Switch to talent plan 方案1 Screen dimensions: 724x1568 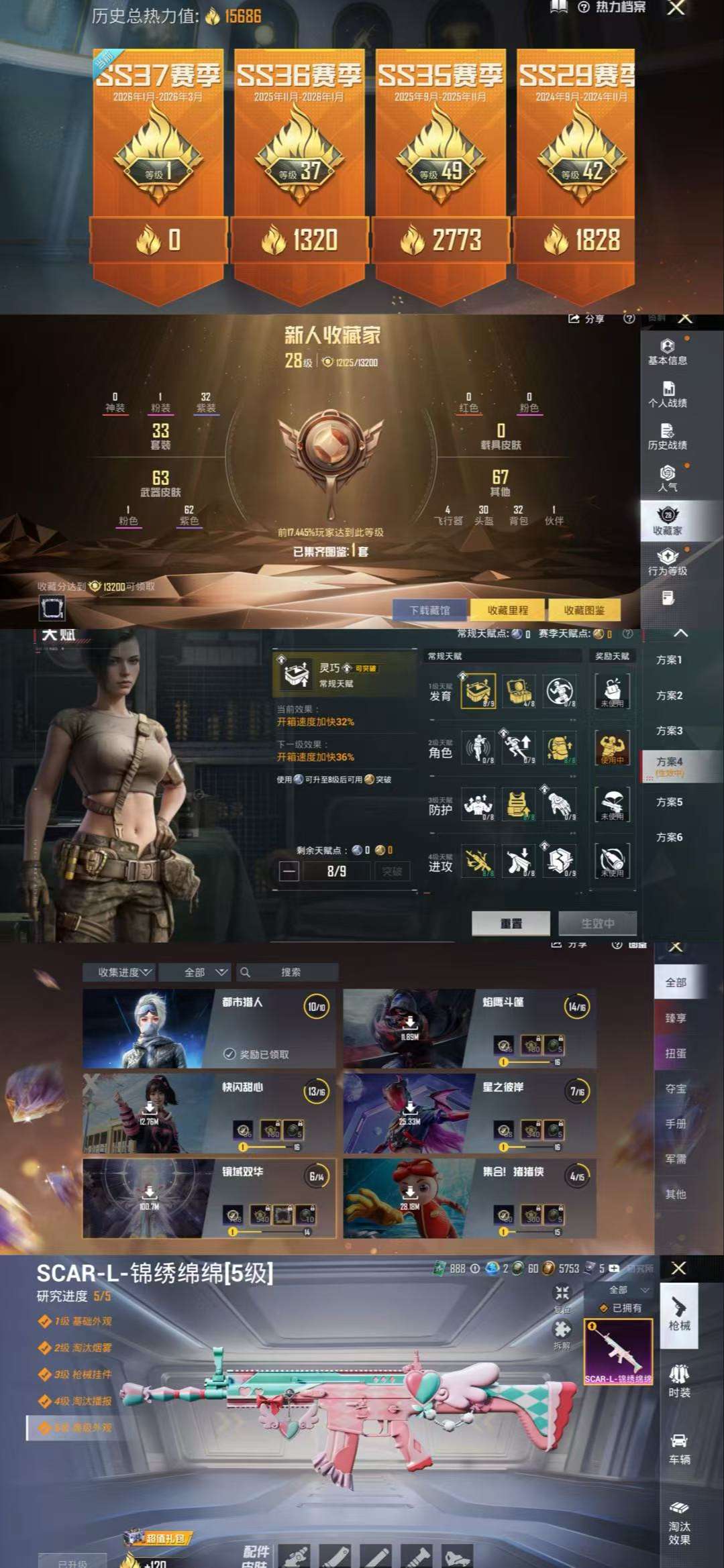669,660
